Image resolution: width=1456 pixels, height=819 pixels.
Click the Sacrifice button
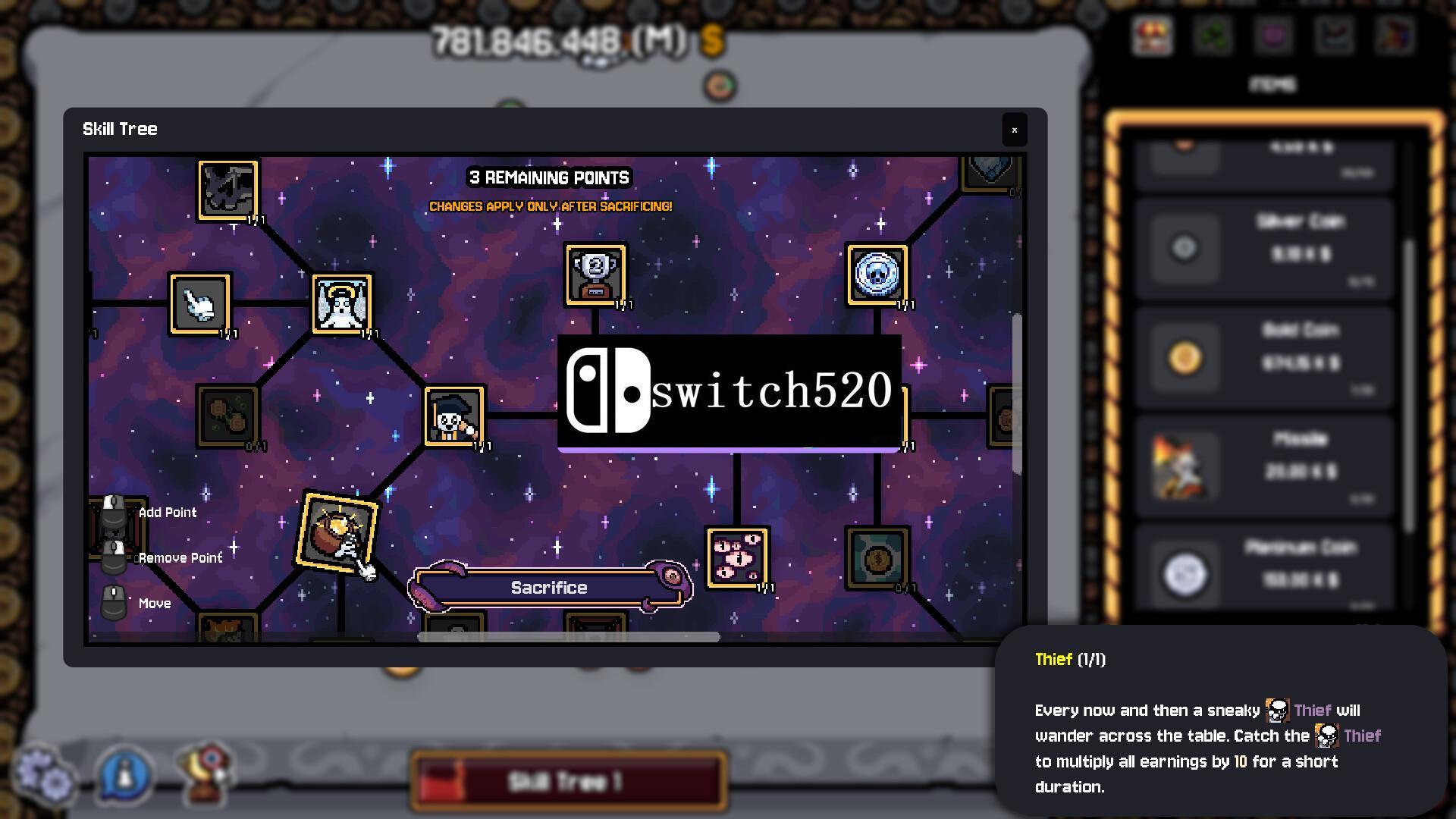point(549,588)
